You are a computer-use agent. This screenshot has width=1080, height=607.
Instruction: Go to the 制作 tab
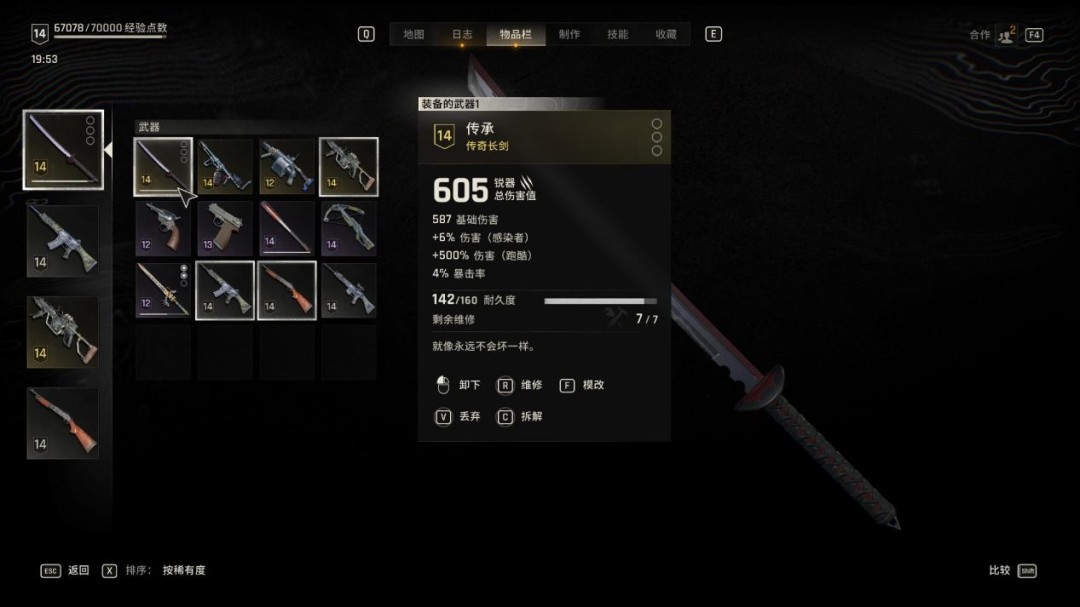(569, 34)
